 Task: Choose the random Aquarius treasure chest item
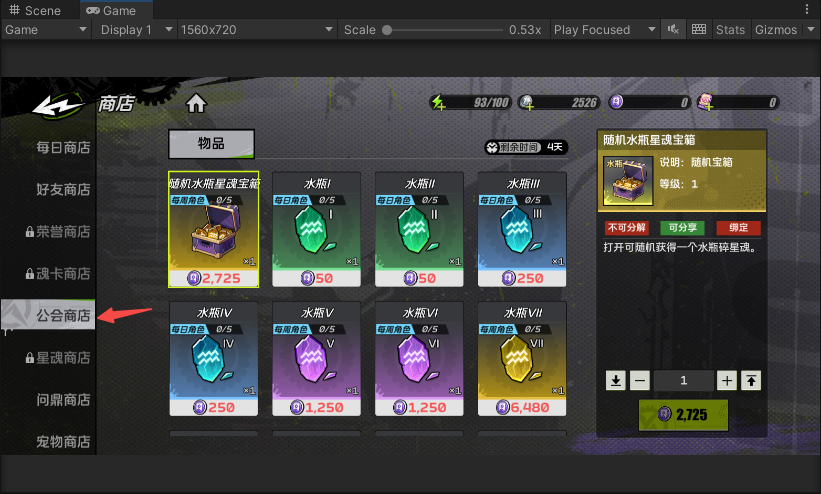[x=214, y=230]
